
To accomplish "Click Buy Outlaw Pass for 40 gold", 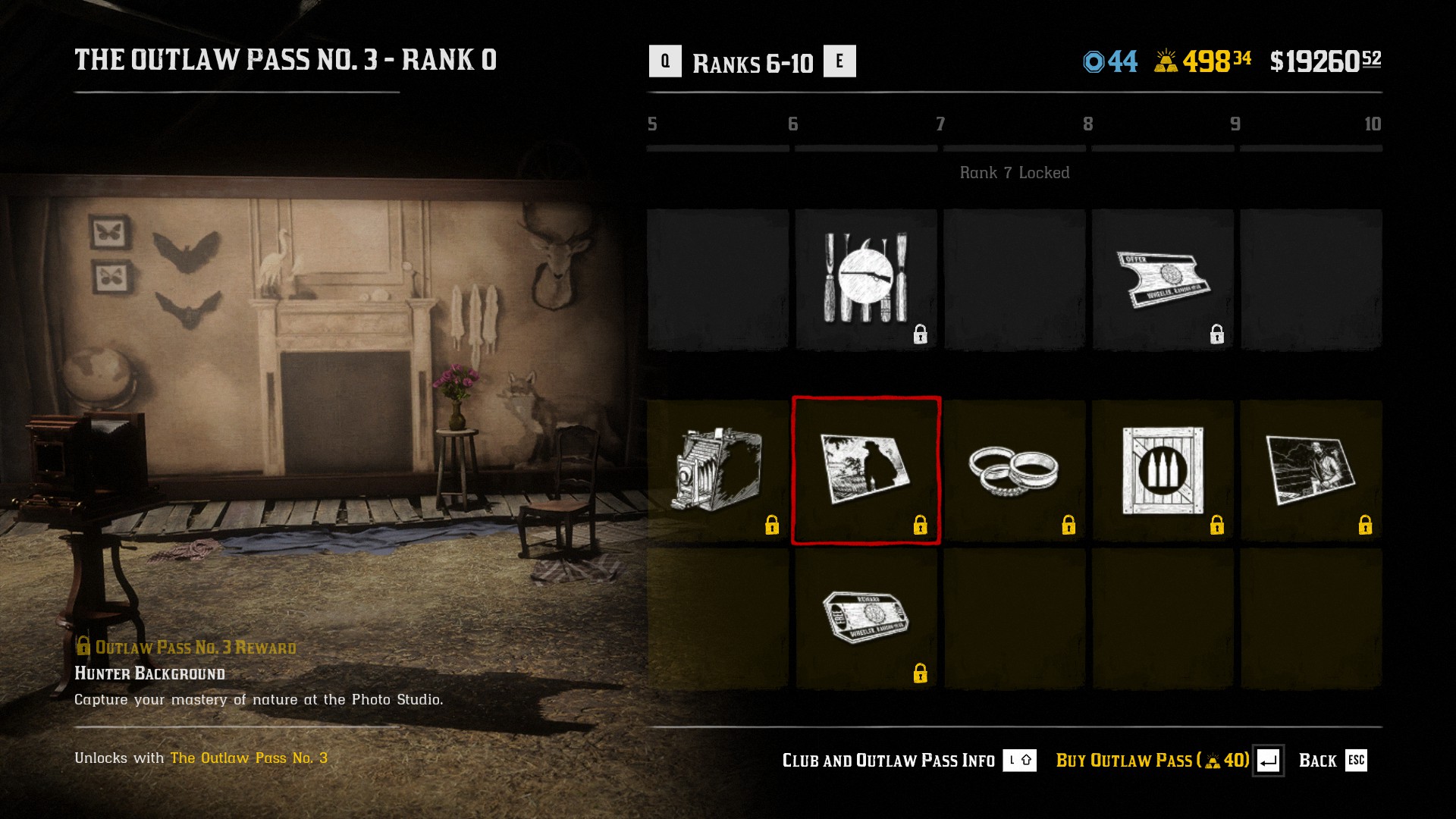I will tap(1145, 760).
